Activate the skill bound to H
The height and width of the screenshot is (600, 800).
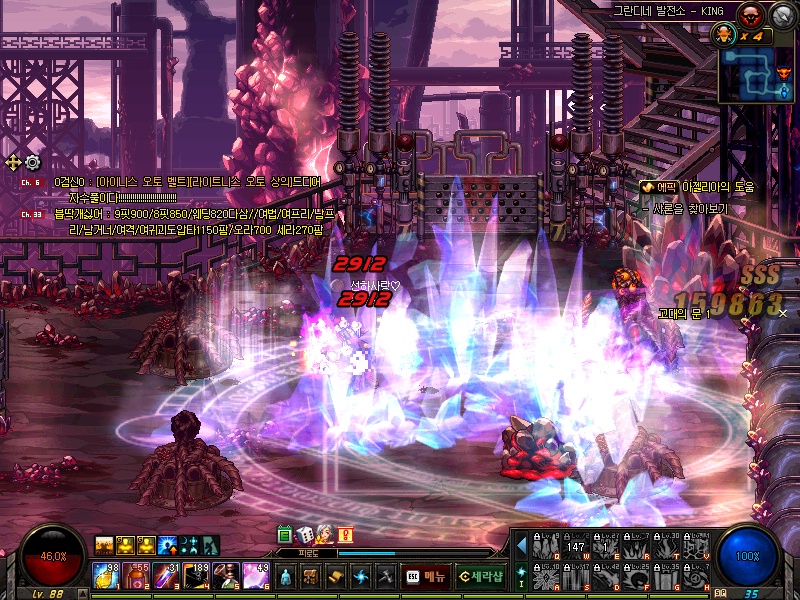point(696,577)
